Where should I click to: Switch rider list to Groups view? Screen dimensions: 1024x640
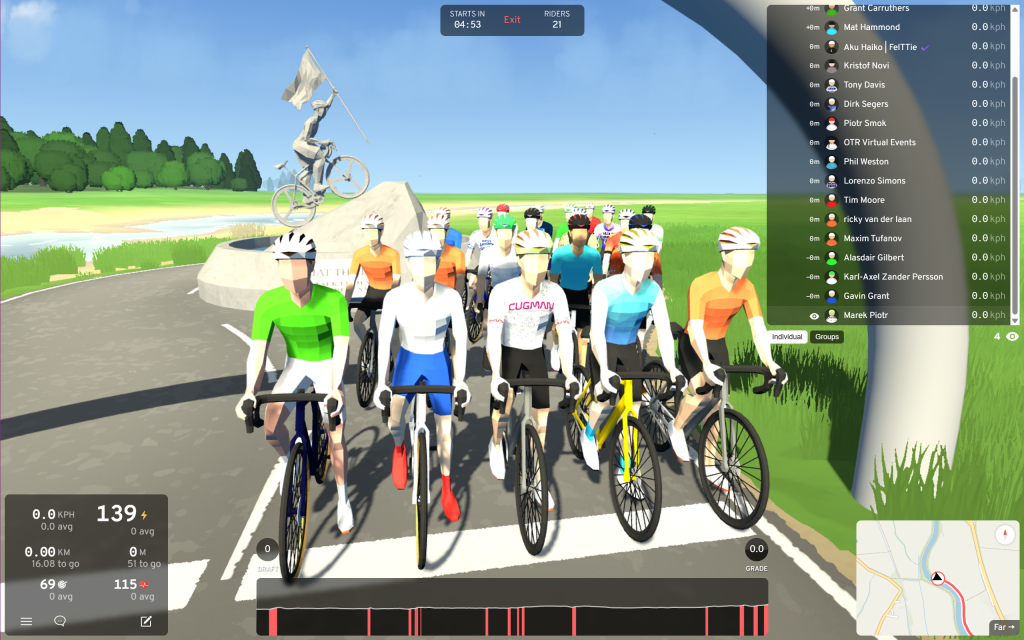(827, 337)
